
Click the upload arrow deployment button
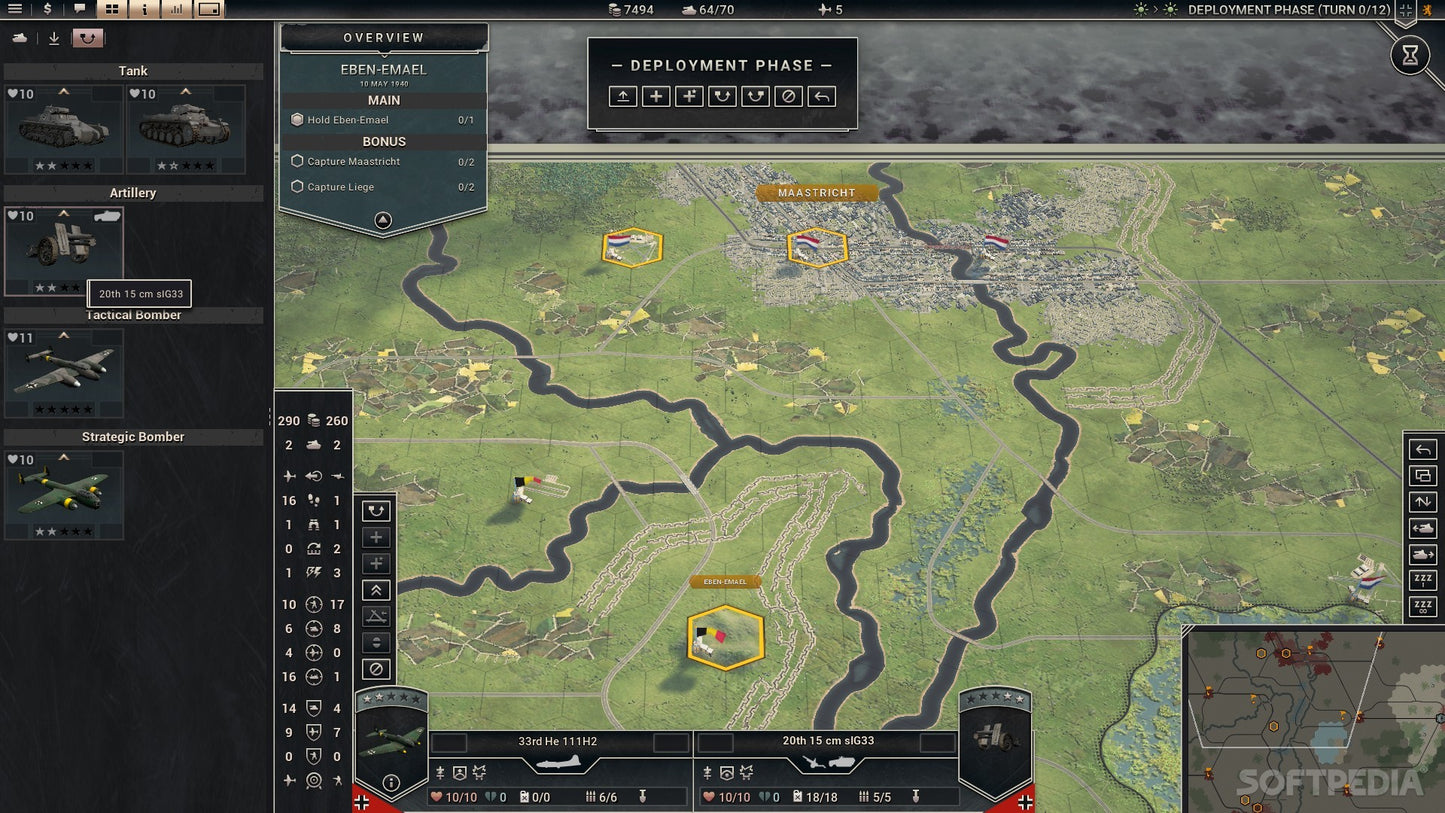622,96
